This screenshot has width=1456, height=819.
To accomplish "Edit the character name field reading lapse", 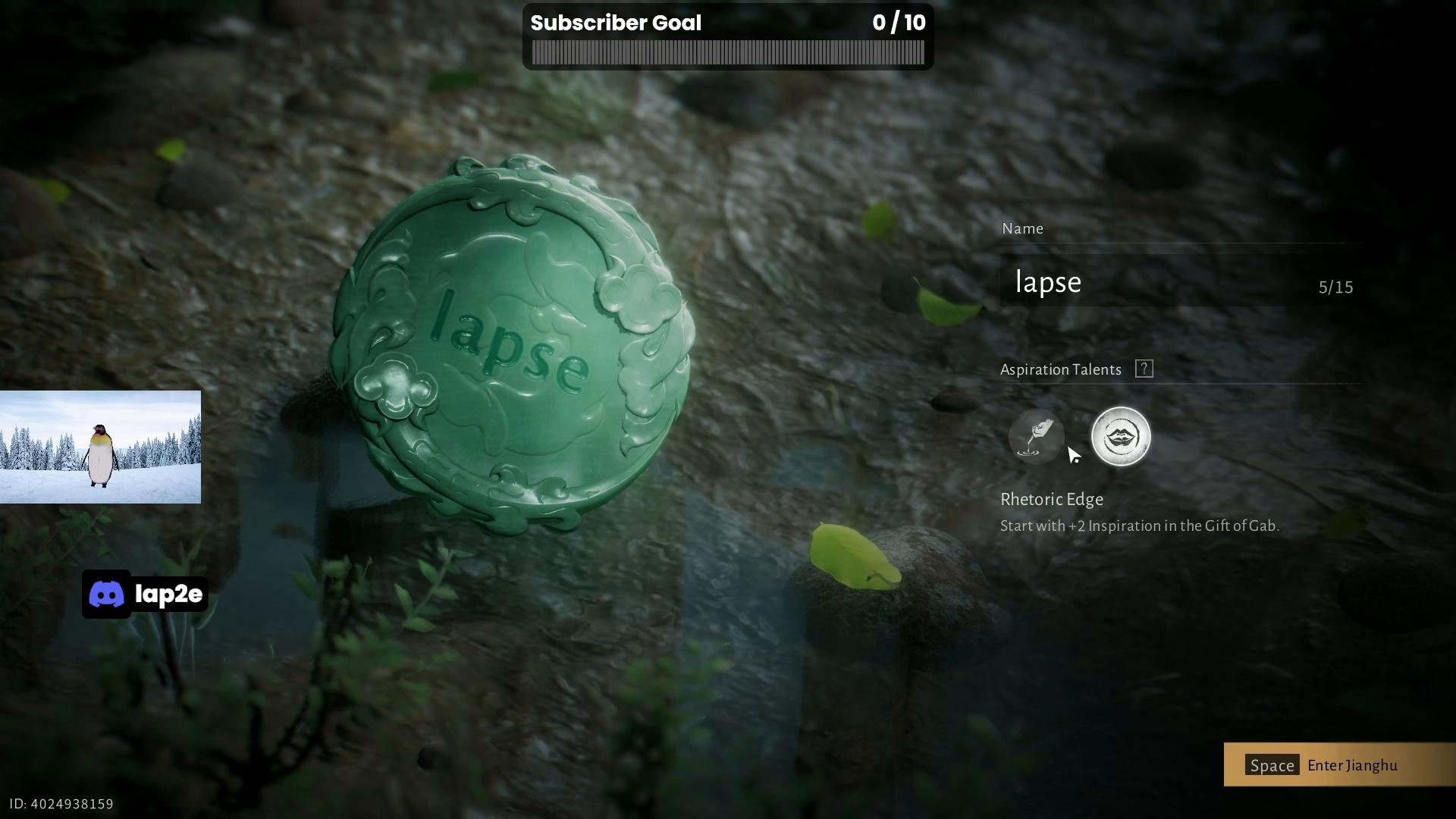I will coord(1160,282).
